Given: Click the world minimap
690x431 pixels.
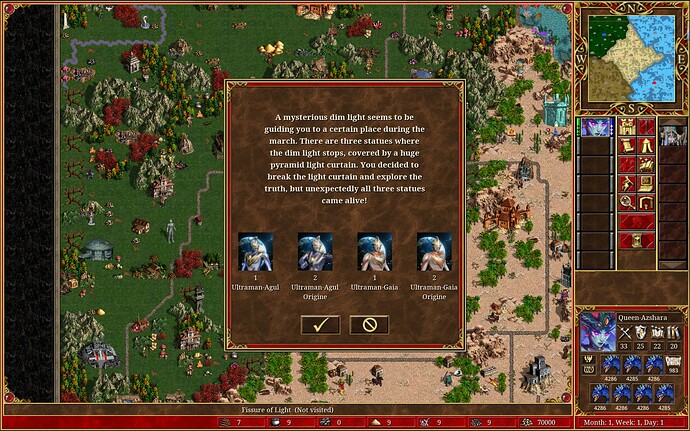Looking at the screenshot, I should coord(630,56).
